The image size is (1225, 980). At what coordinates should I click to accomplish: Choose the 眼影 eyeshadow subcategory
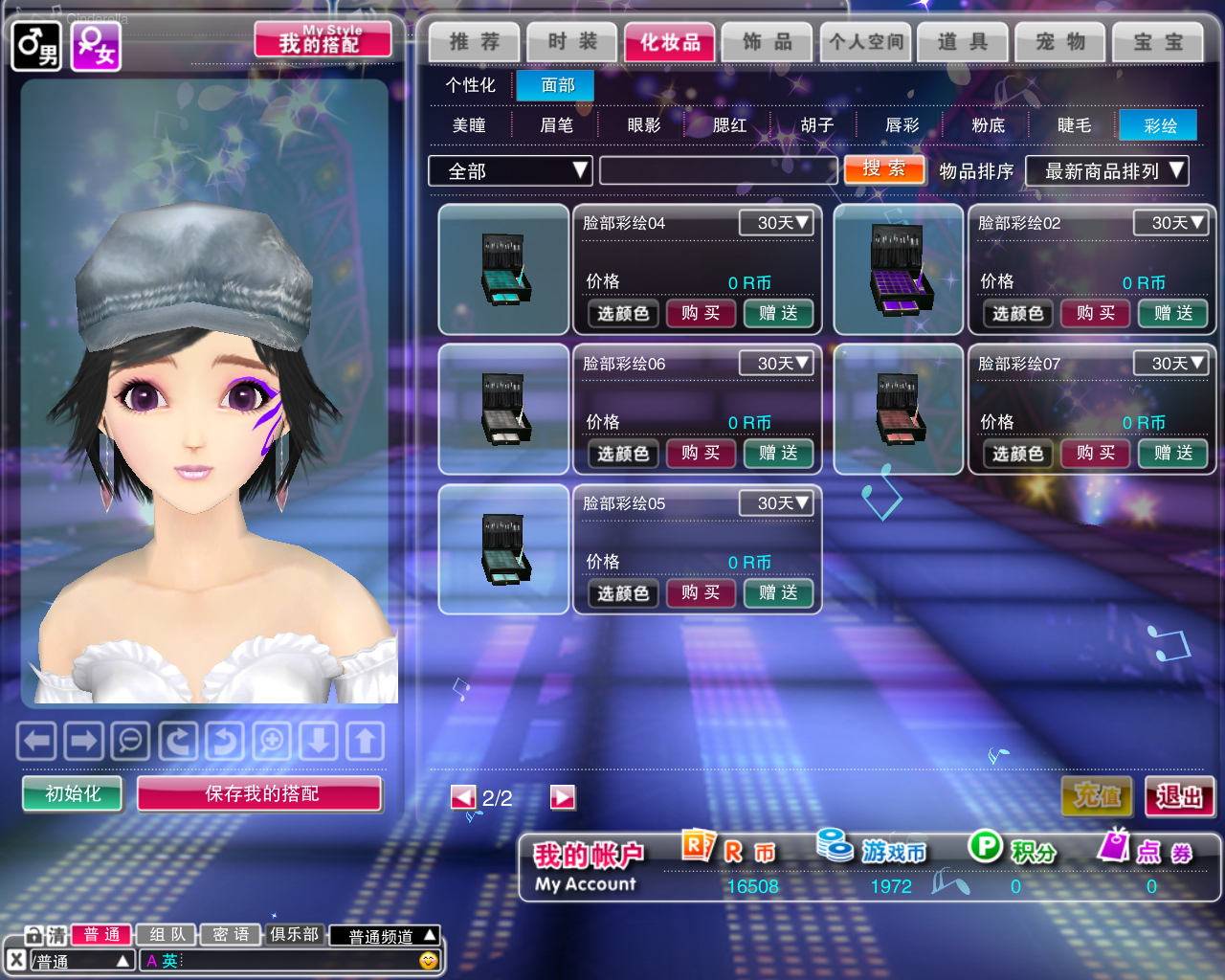click(643, 125)
